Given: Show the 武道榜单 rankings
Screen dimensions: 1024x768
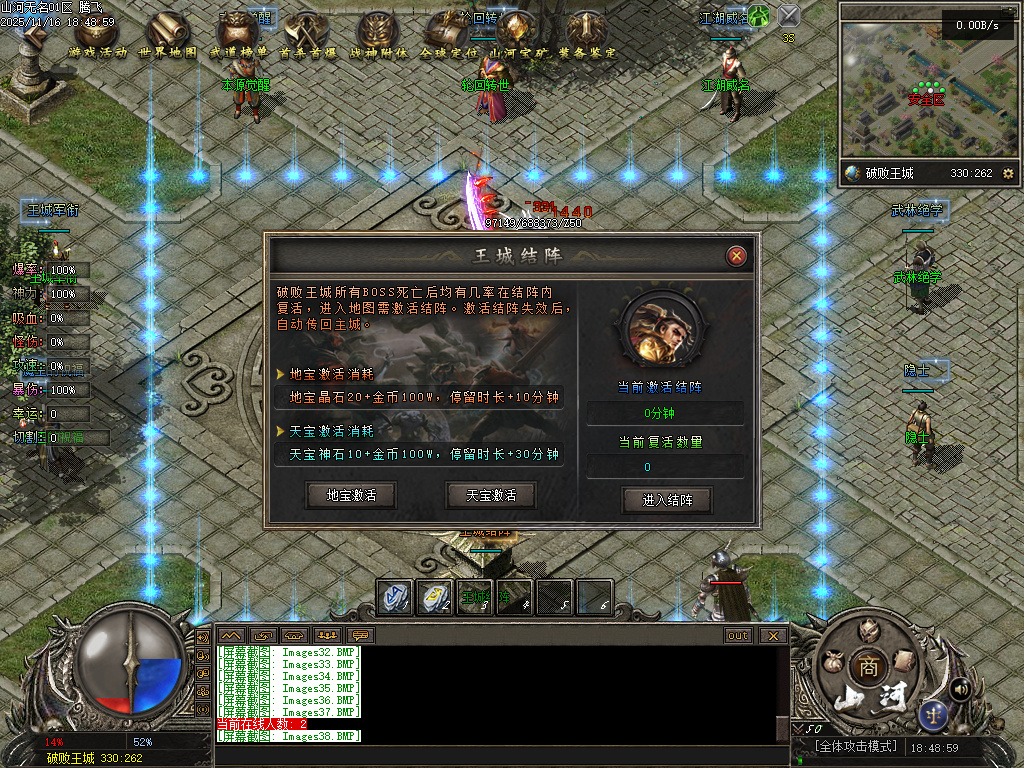Looking at the screenshot, I should pyautogui.click(x=237, y=32).
